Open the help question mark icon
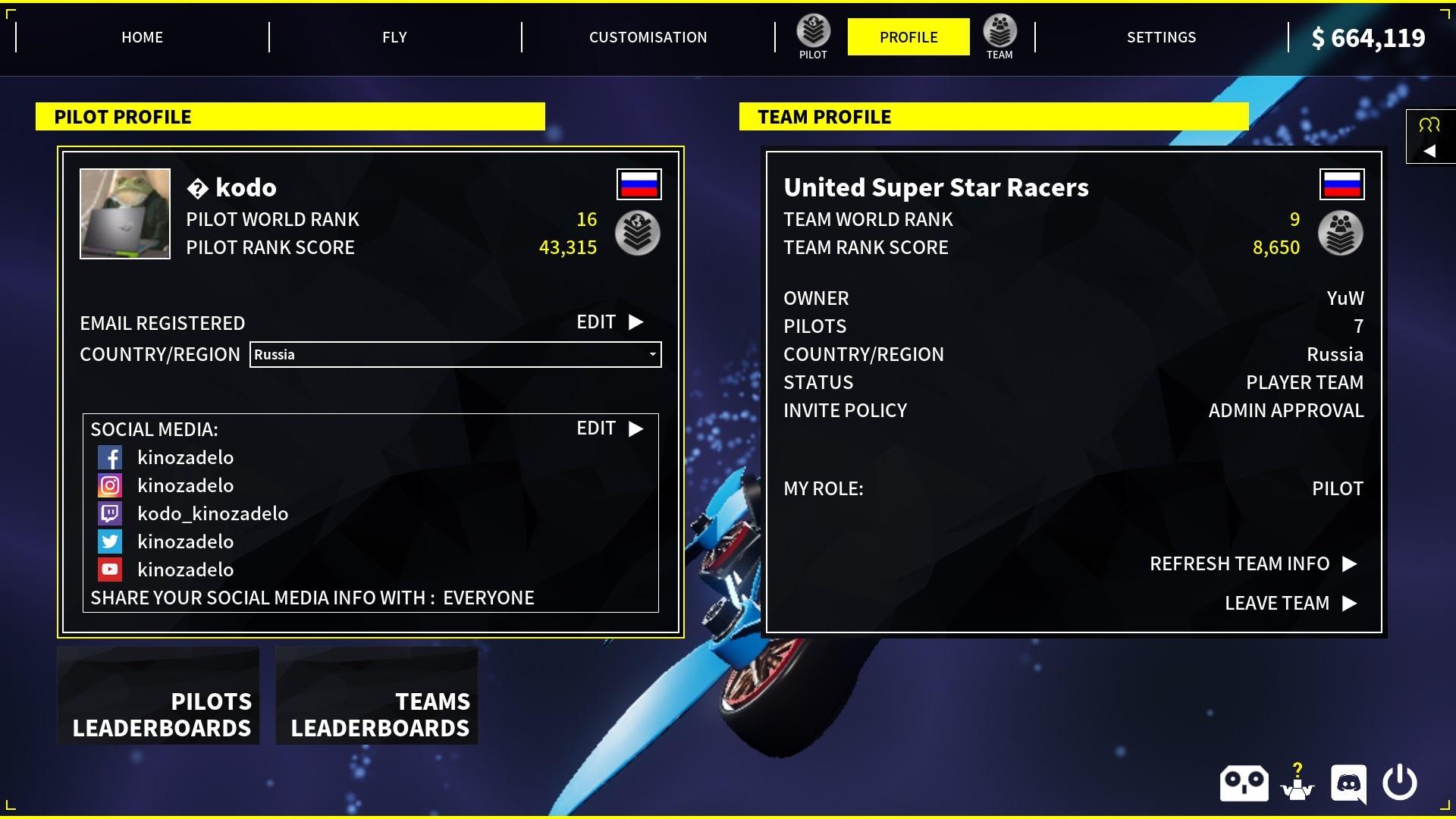This screenshot has height=819, width=1456. (1298, 783)
